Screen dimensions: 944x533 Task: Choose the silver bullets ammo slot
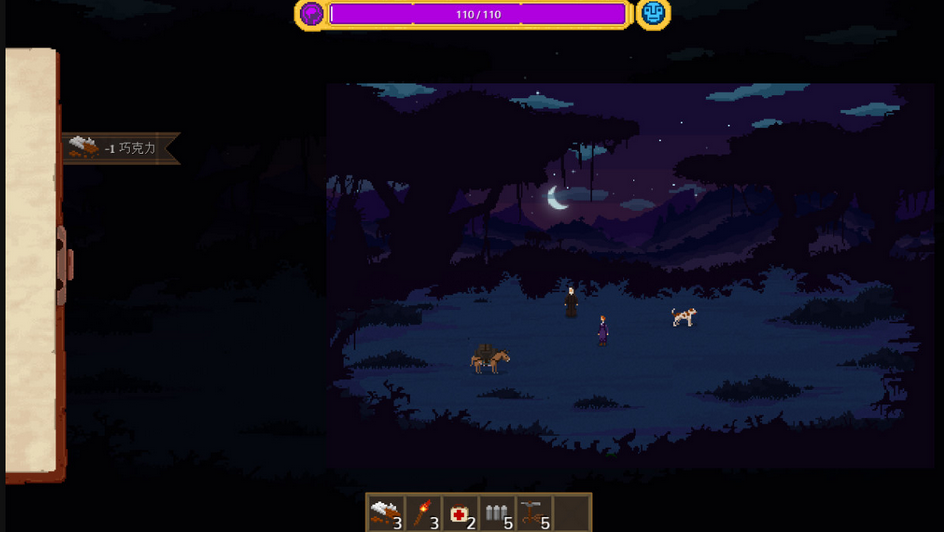point(497,514)
